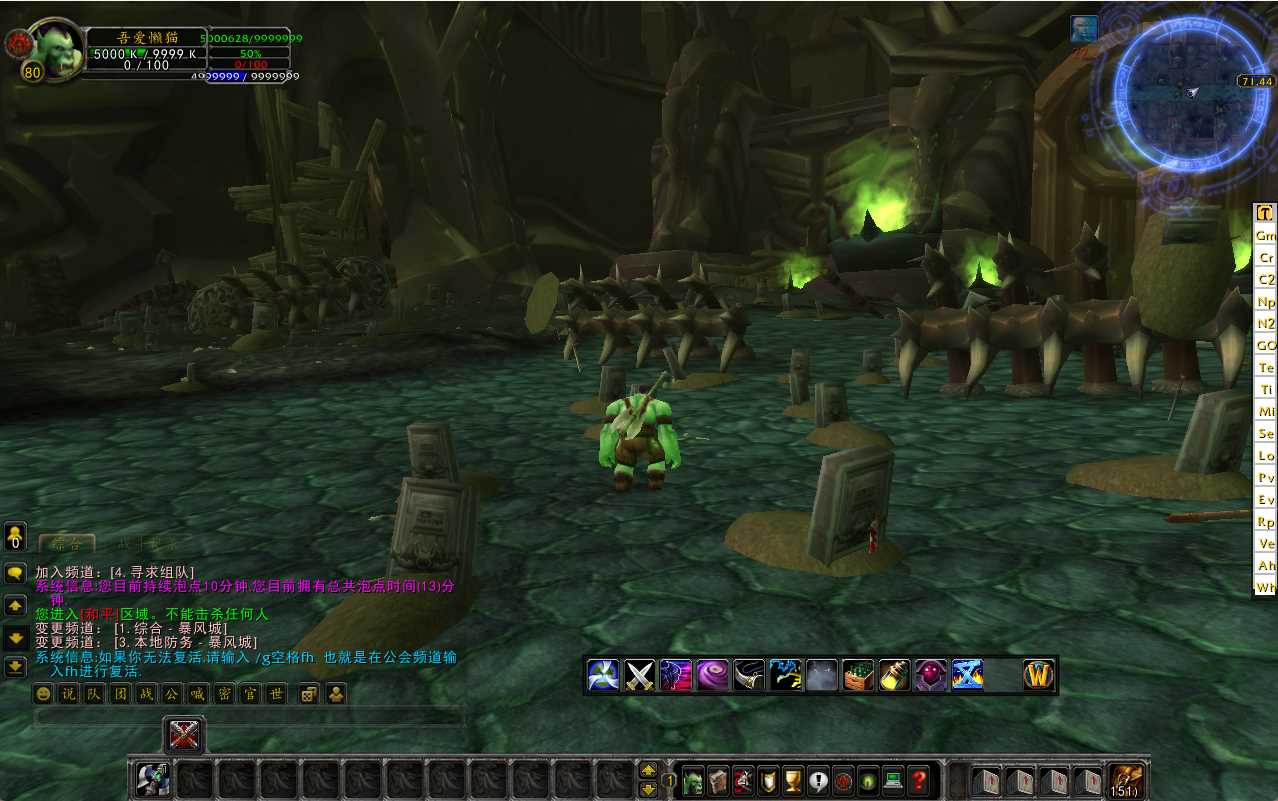Click the gold WoW logo icon
1278x801 pixels.
pyautogui.click(x=1040, y=676)
